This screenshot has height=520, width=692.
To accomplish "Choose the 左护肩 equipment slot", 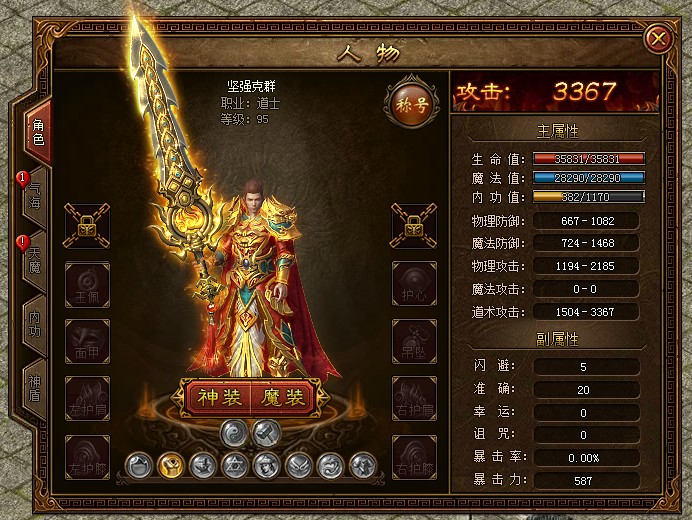I will (86, 398).
